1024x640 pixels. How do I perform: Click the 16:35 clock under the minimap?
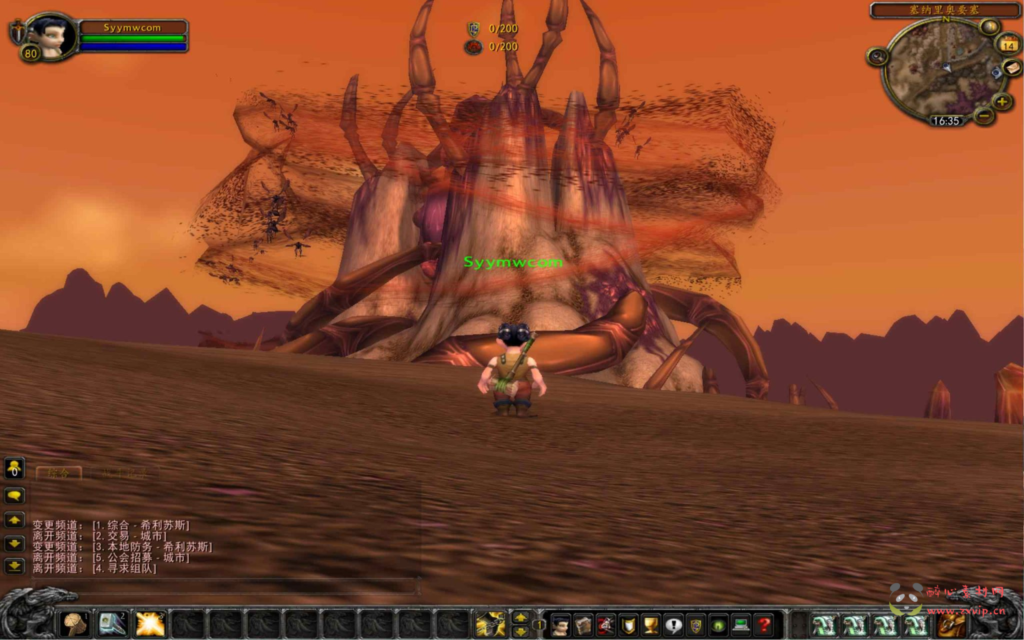coord(945,120)
